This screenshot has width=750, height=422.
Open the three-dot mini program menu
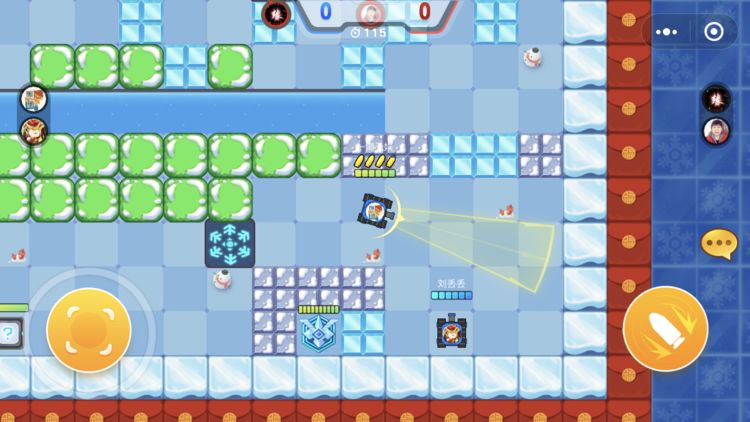pyautogui.click(x=666, y=31)
